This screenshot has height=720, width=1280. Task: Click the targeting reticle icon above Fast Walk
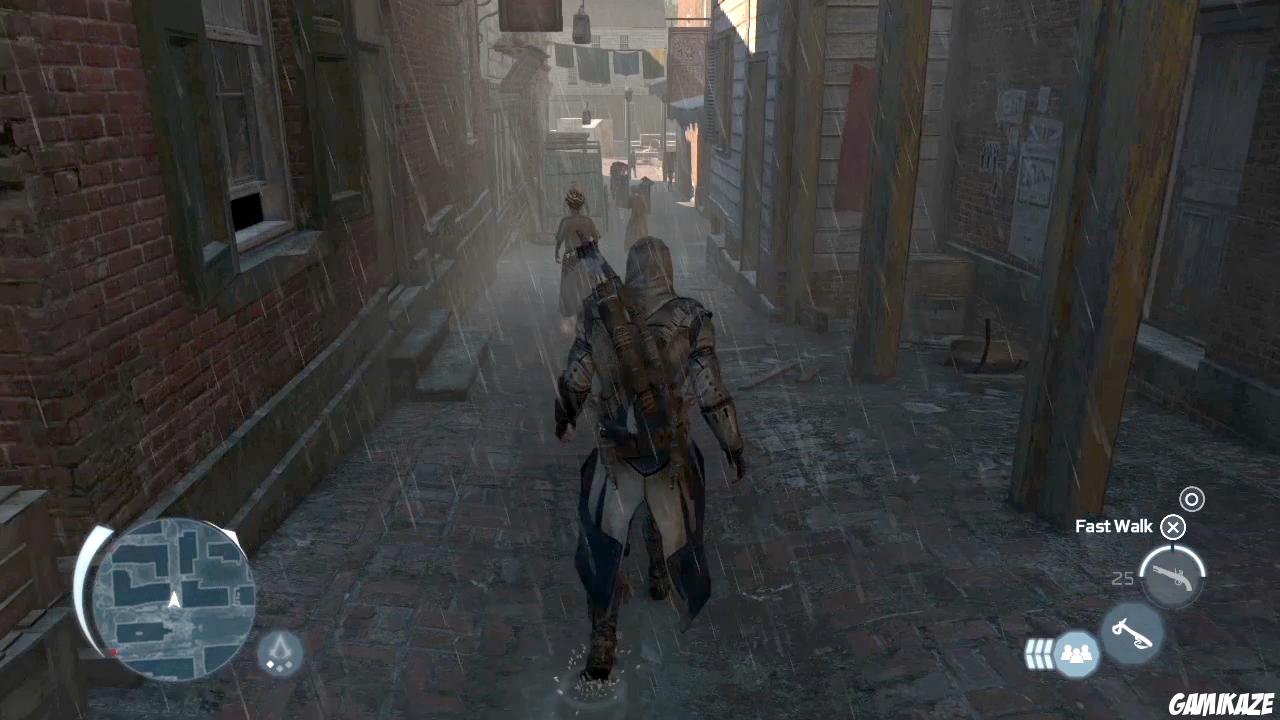pyautogui.click(x=1191, y=499)
